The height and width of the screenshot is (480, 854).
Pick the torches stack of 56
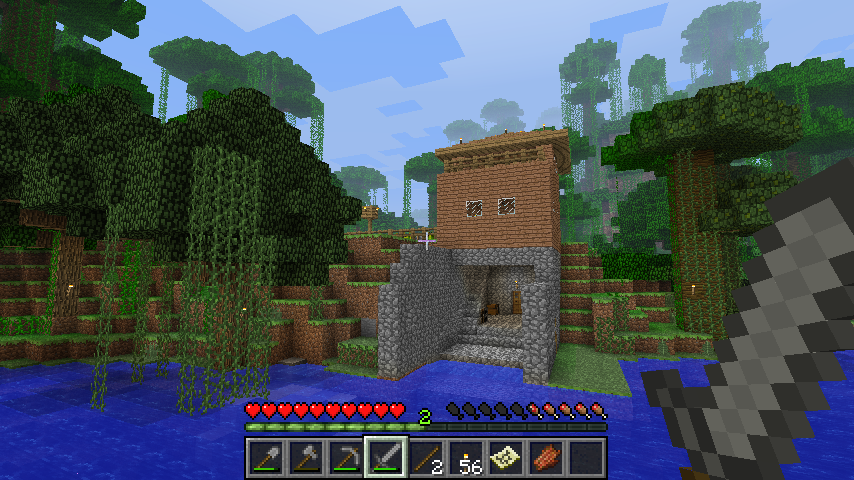pyautogui.click(x=466, y=458)
